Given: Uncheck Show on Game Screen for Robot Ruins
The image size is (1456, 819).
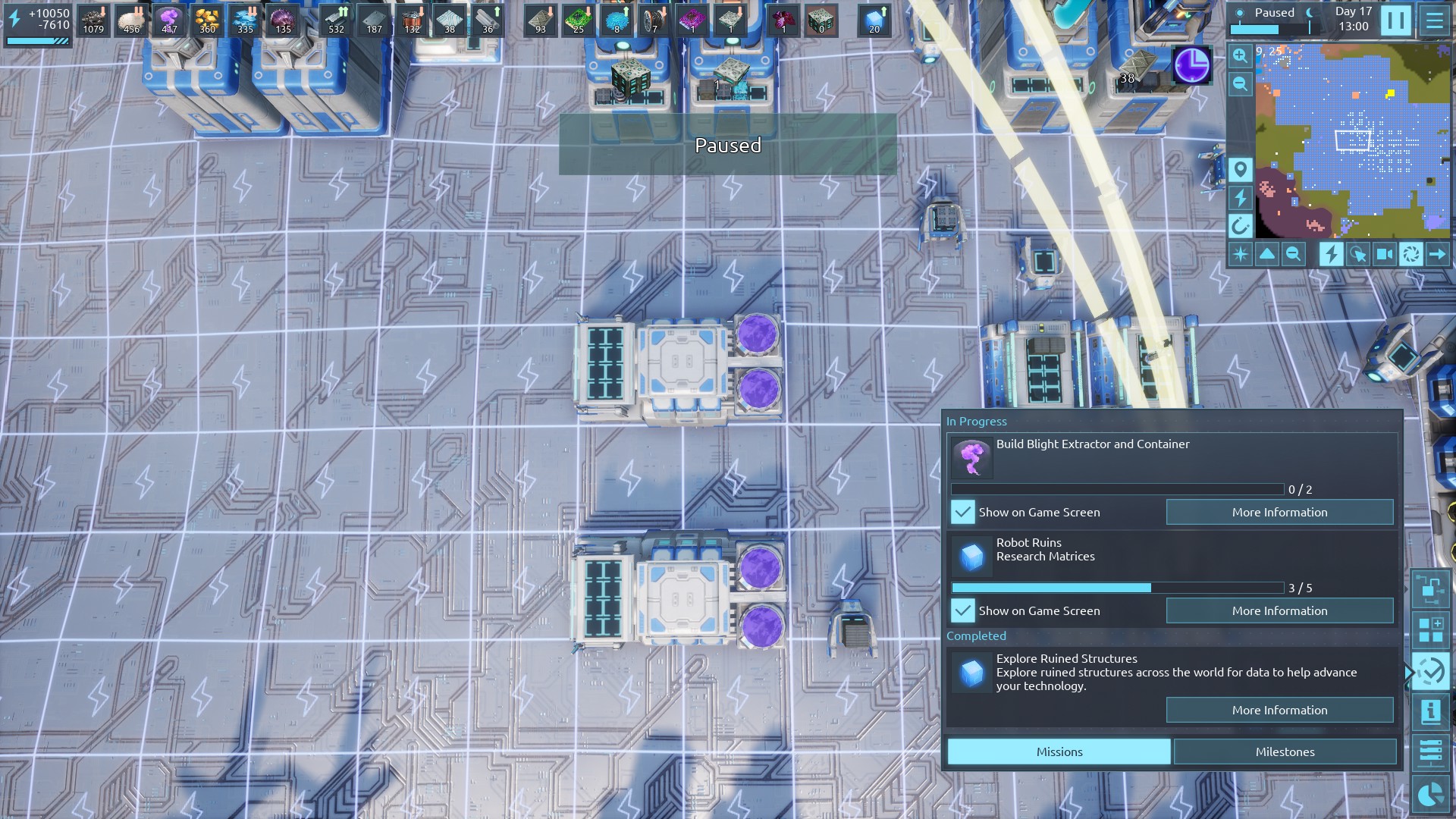Looking at the screenshot, I should click(962, 610).
